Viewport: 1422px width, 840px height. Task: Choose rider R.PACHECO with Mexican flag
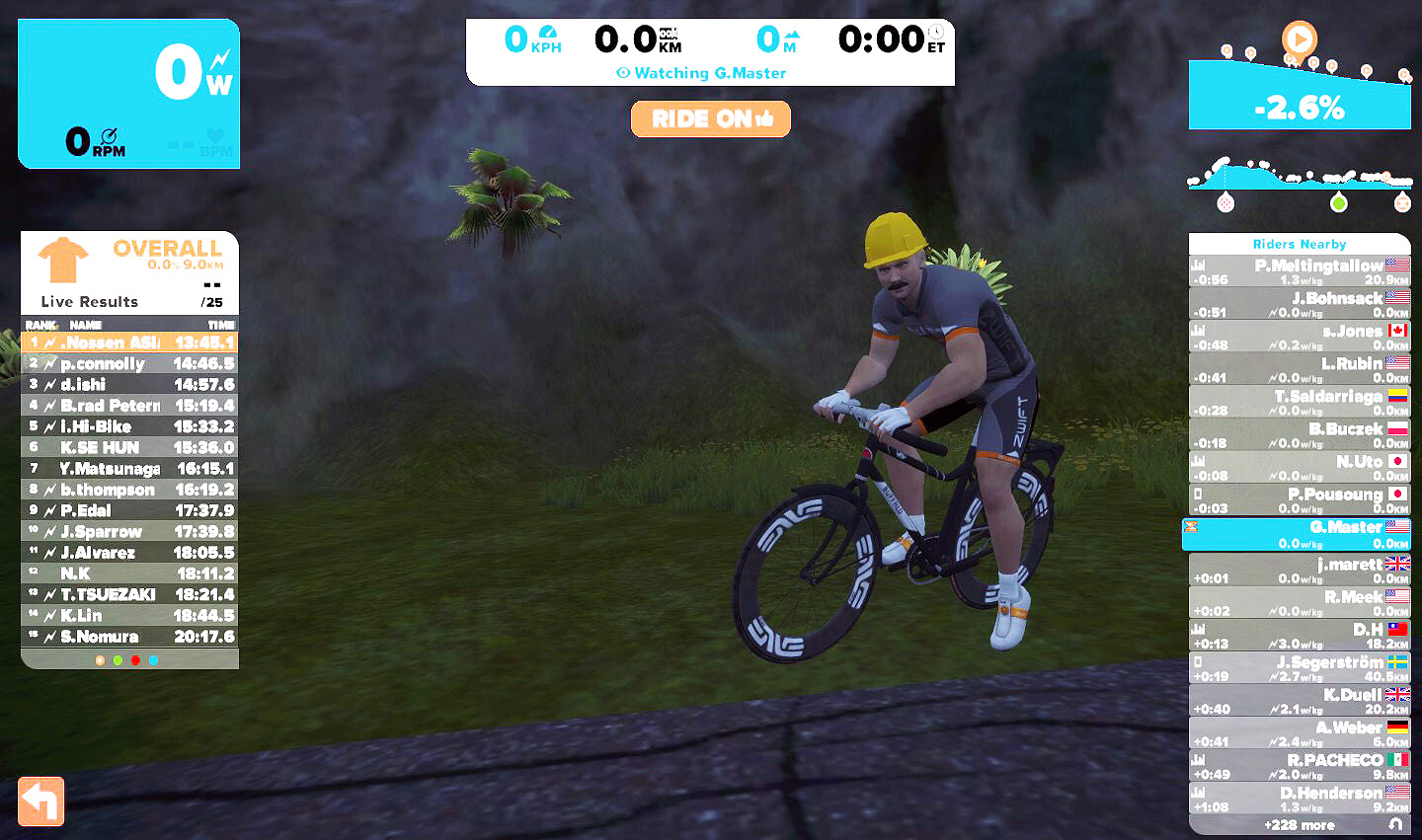(x=1300, y=766)
